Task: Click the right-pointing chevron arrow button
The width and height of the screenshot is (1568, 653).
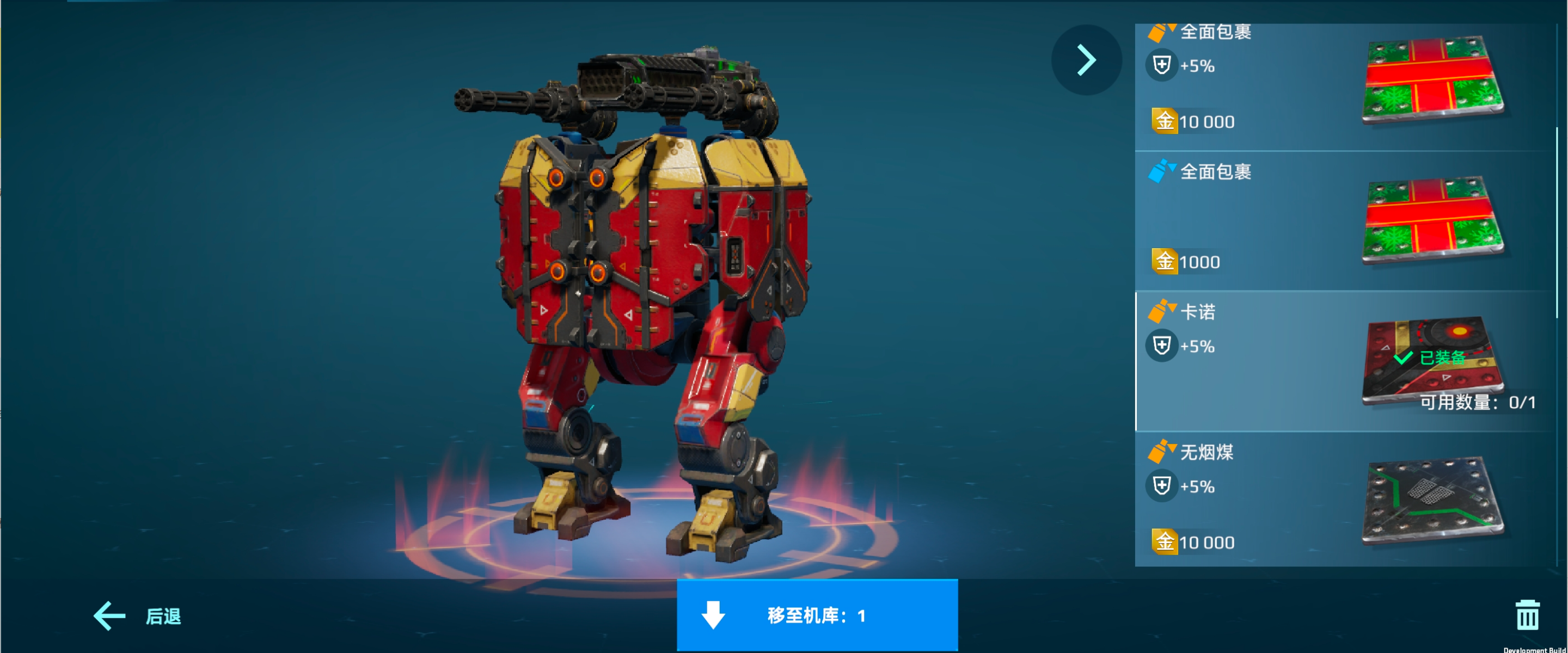Action: 1086,60
